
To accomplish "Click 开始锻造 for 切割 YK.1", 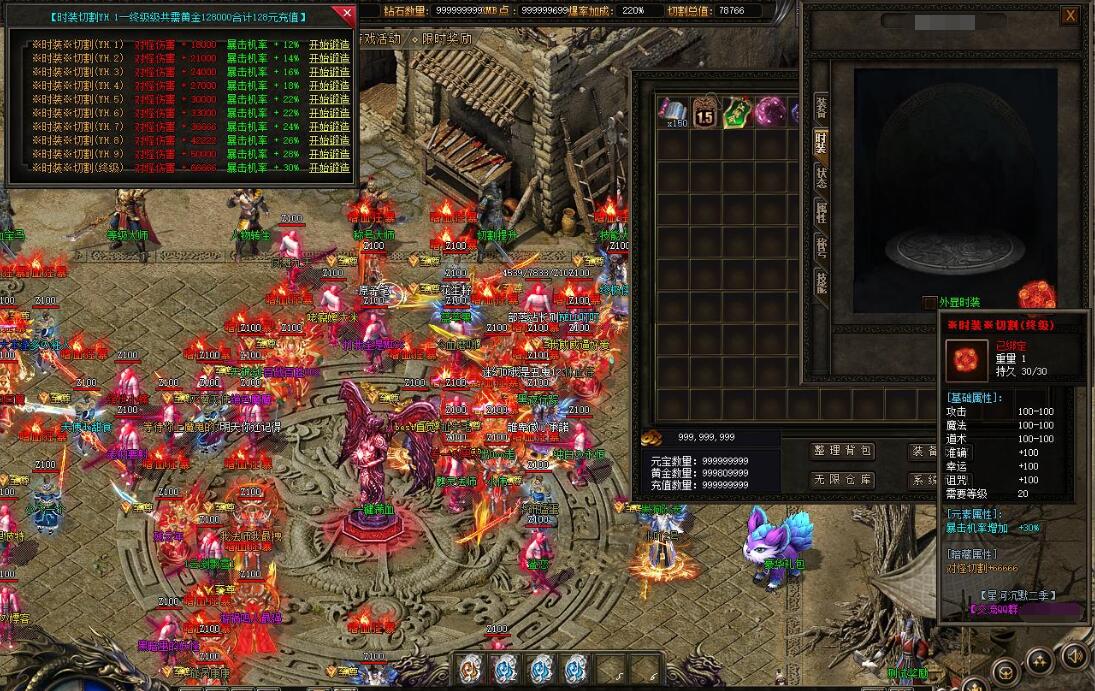I will pos(329,45).
